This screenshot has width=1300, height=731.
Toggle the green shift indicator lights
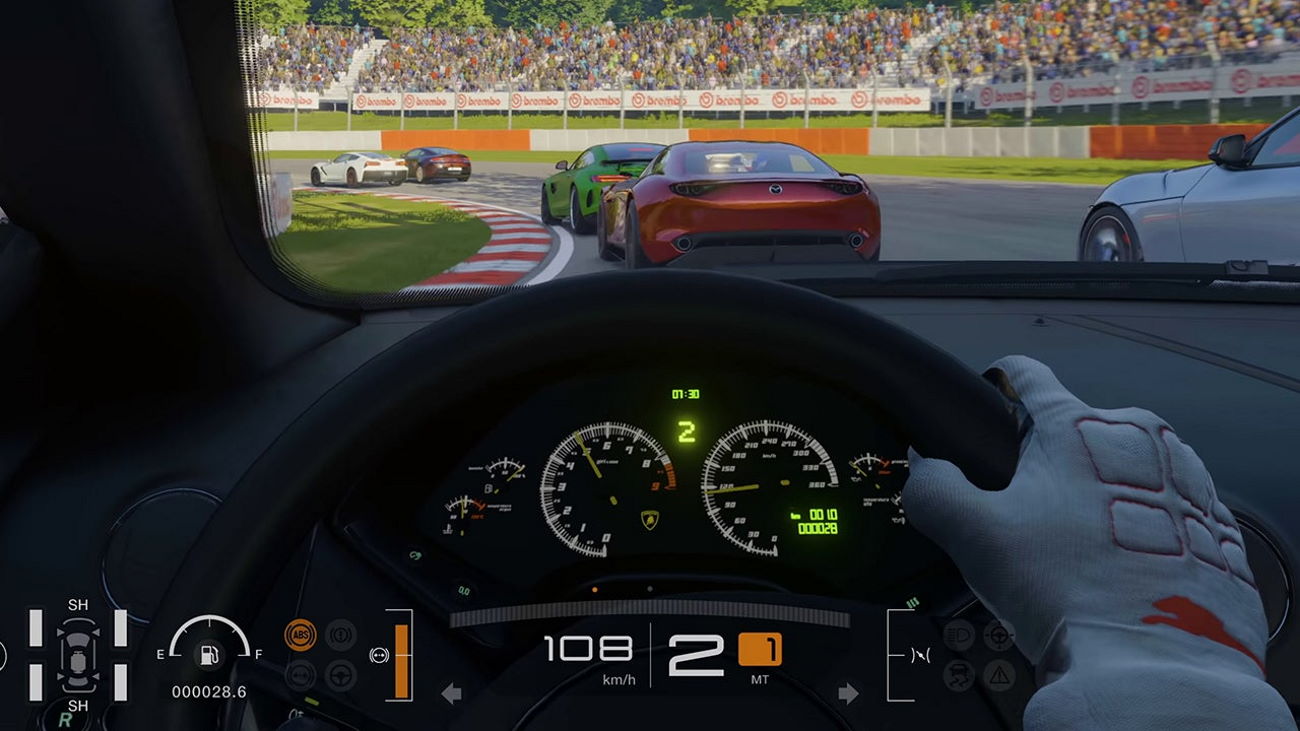click(x=912, y=603)
